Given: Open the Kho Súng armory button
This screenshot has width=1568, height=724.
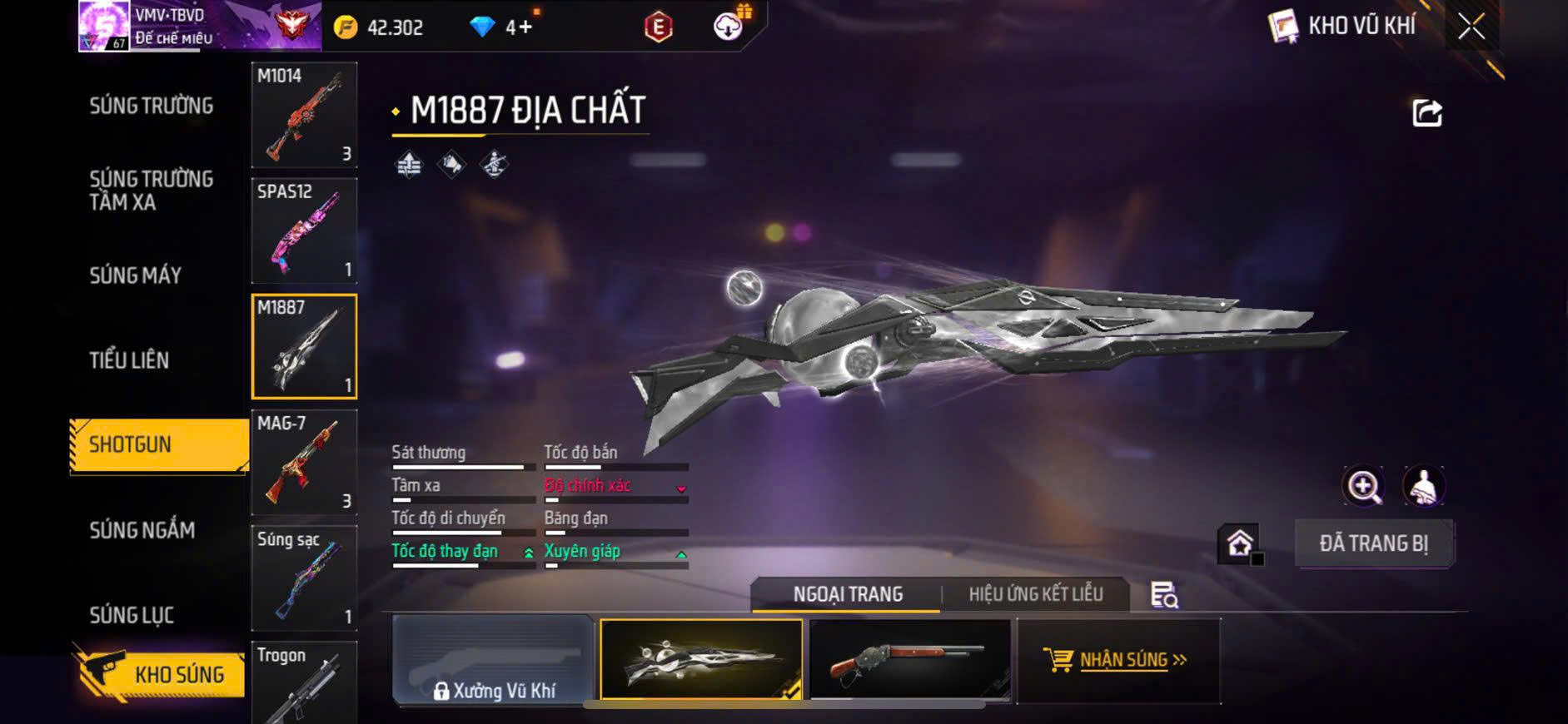Looking at the screenshot, I should (x=158, y=674).
